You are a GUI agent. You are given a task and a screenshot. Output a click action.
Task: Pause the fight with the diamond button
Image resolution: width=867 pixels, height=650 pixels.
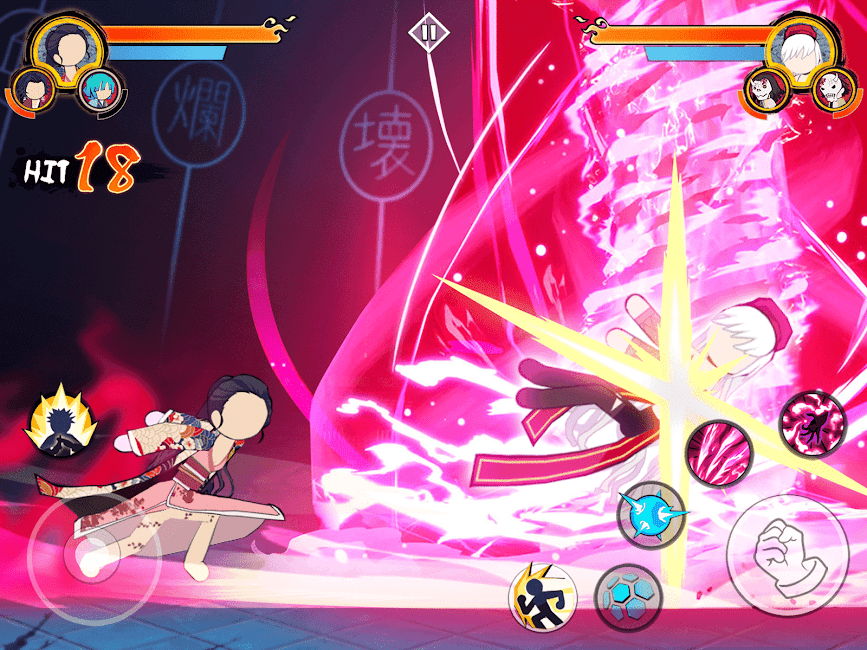[429, 32]
